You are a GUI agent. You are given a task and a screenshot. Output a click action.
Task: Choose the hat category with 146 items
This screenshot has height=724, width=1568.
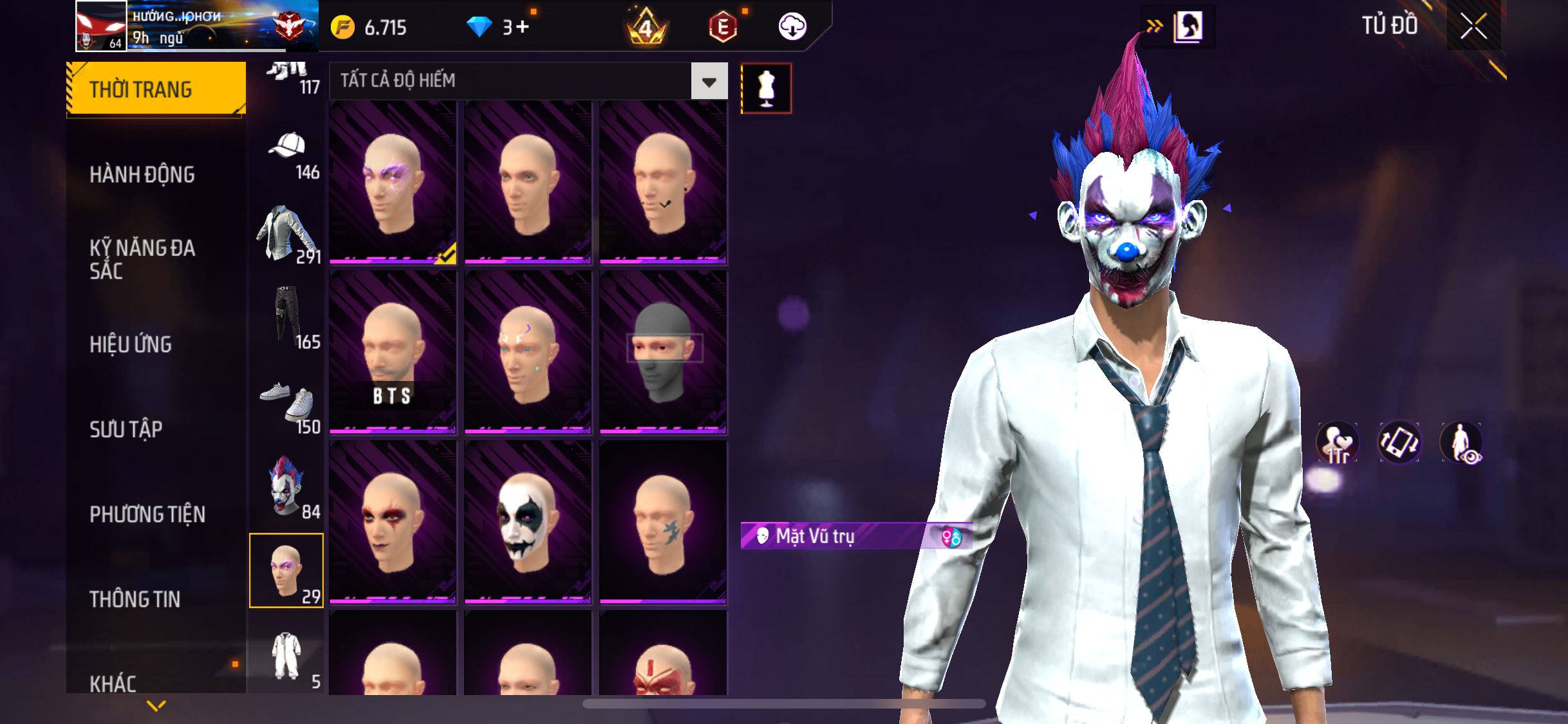coord(287,154)
